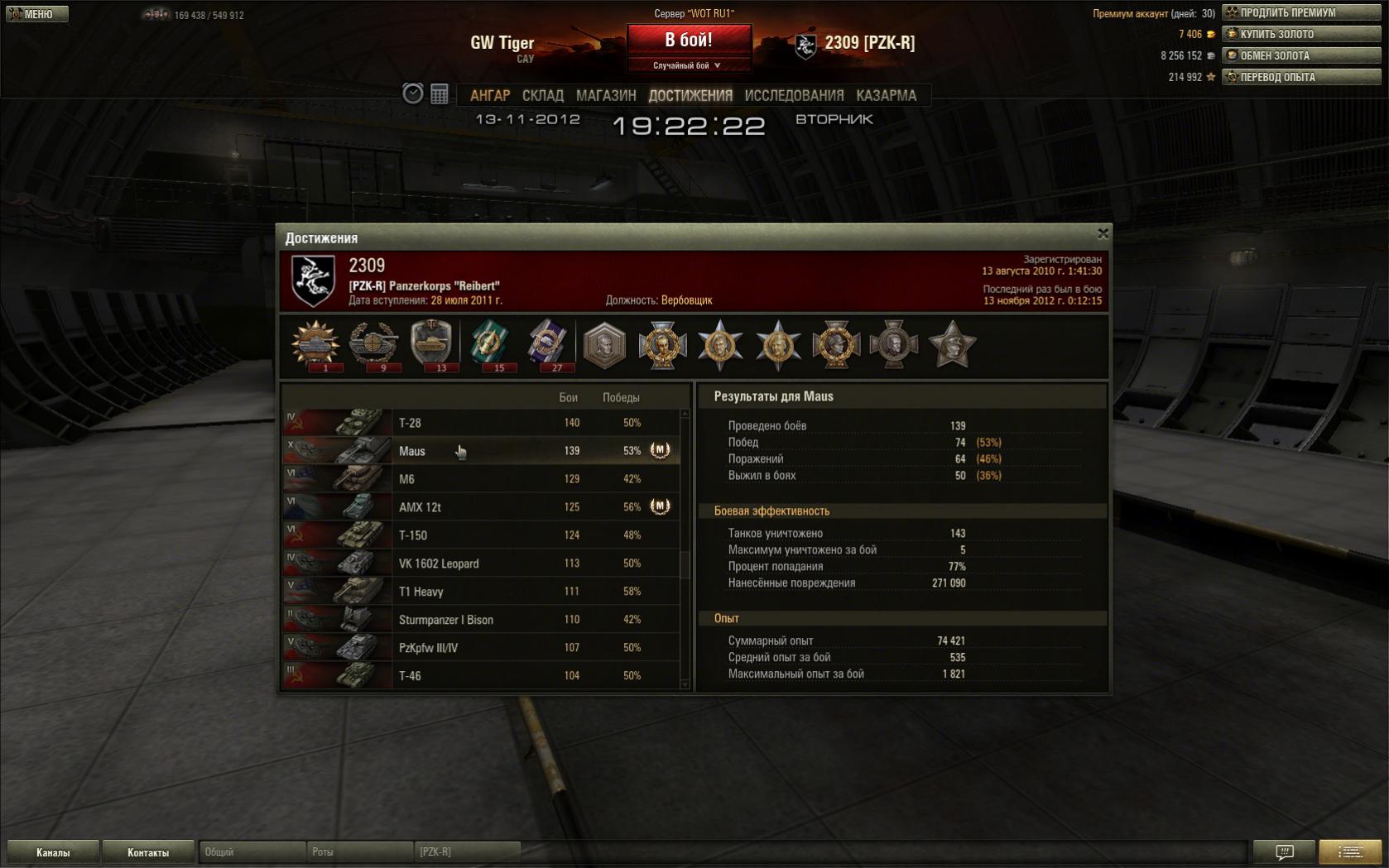Open the Склад tab
The width and height of the screenshot is (1389, 868).
tap(543, 96)
